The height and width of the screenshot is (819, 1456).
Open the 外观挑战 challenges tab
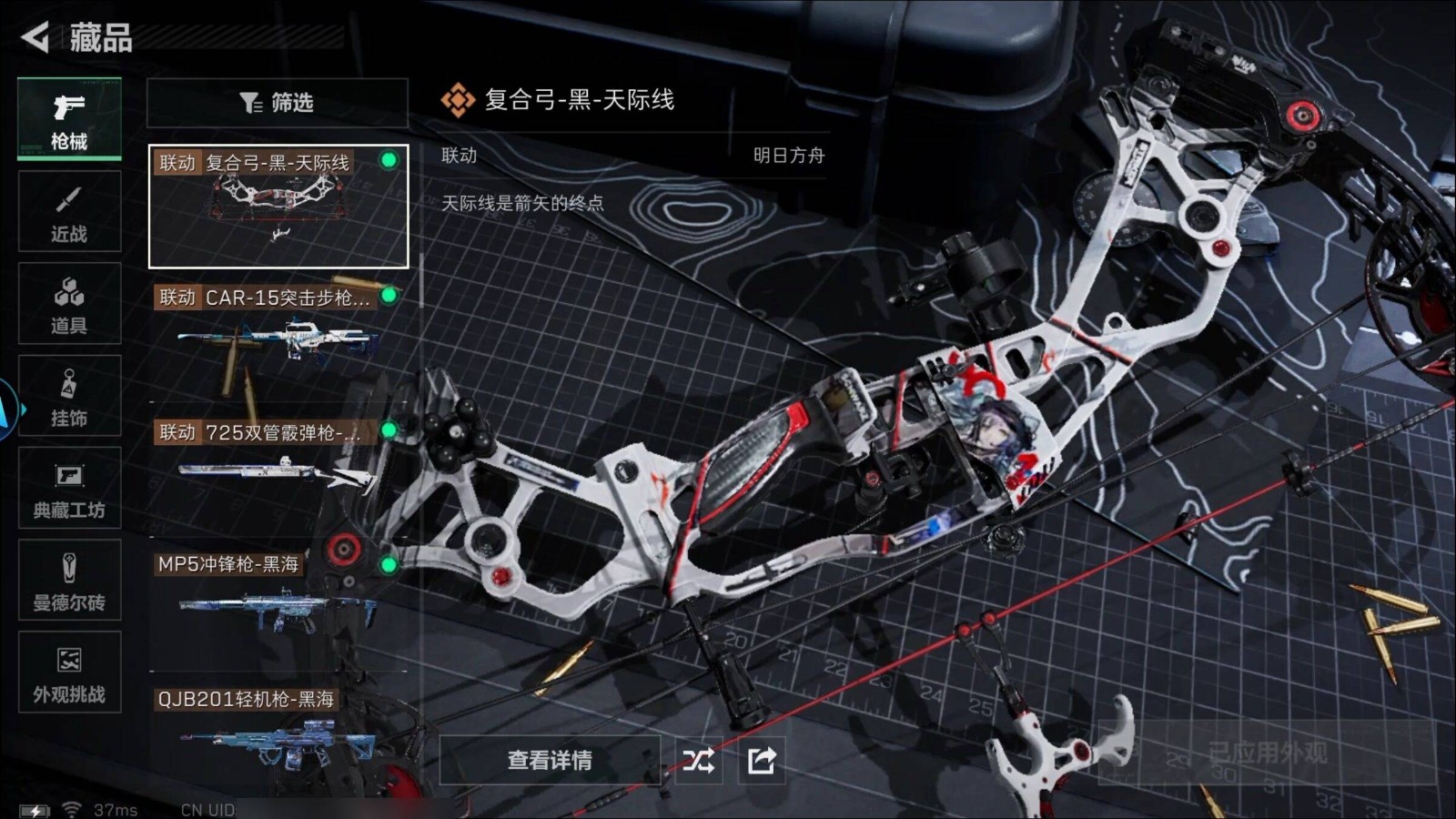pyautogui.click(x=69, y=672)
